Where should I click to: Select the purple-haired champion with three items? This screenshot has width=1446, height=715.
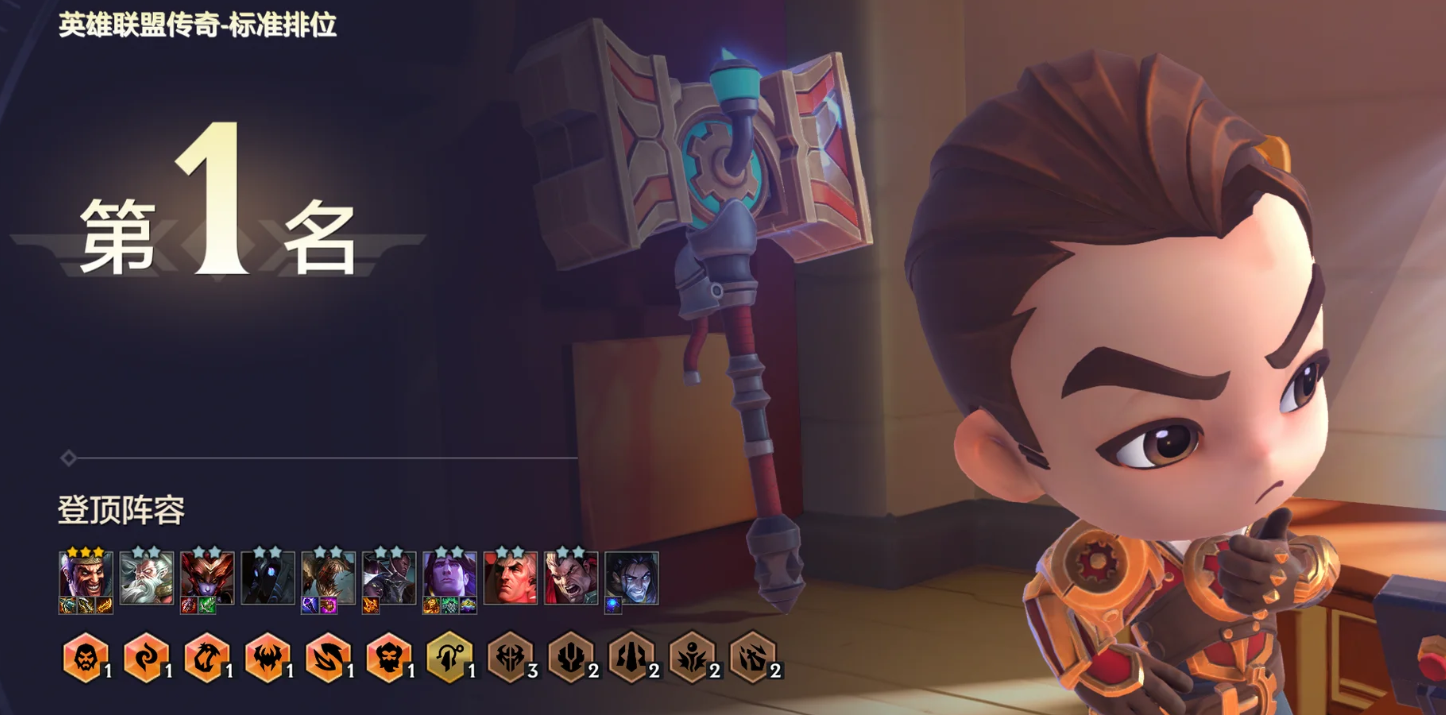click(x=449, y=577)
